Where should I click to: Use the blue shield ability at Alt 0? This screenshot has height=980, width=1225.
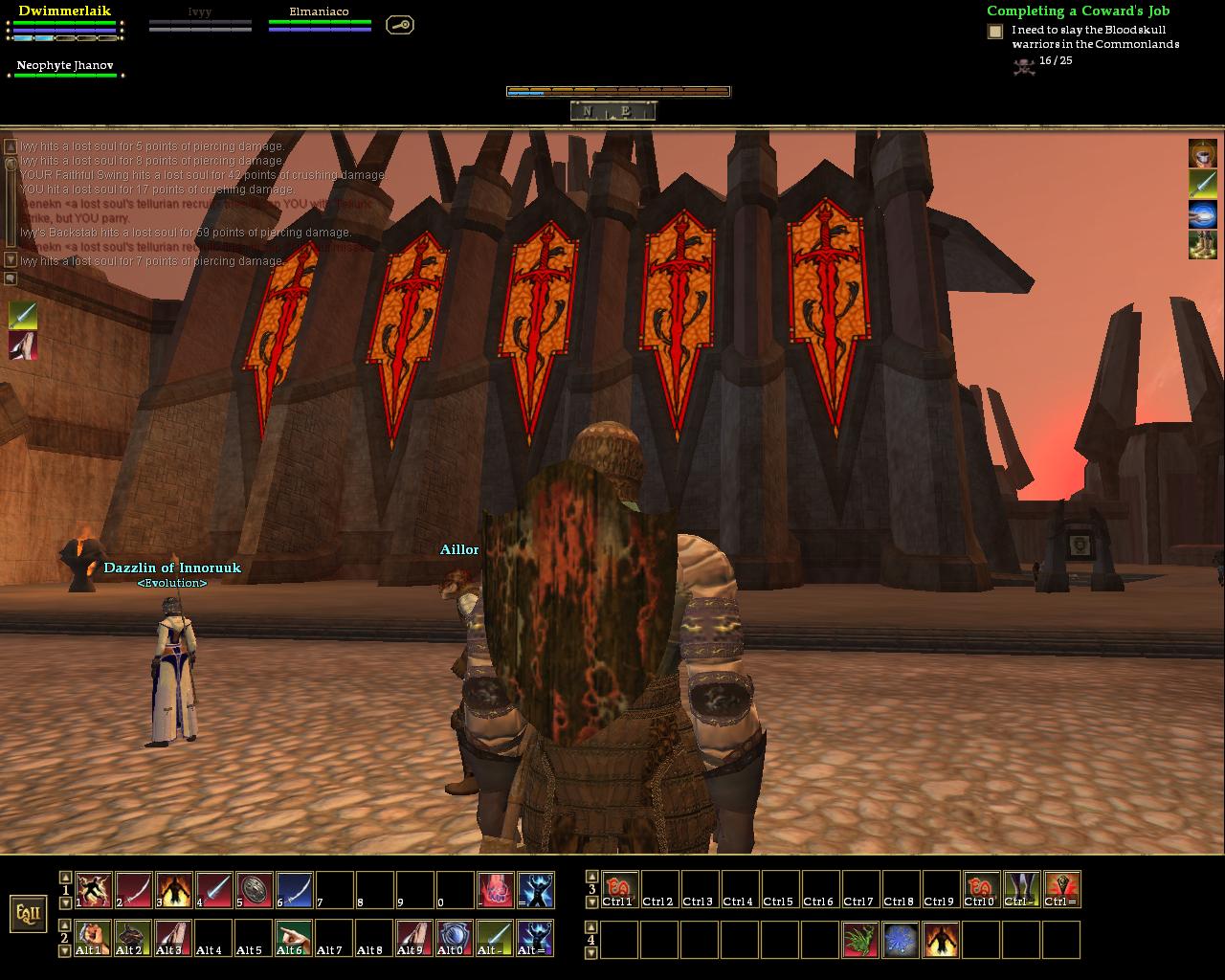[456, 938]
